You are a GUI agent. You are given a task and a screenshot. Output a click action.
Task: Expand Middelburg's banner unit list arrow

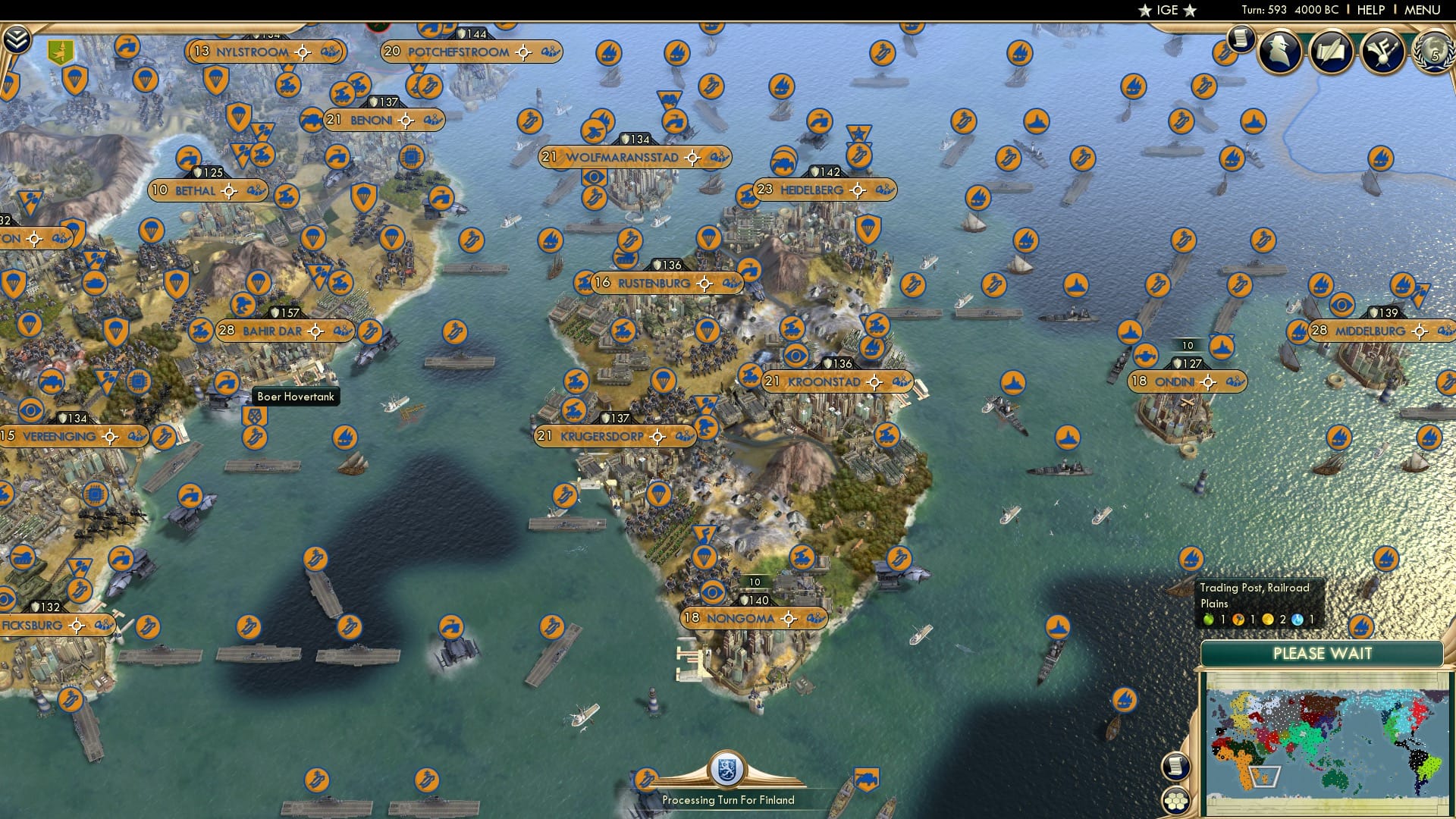pyautogui.click(x=1447, y=331)
